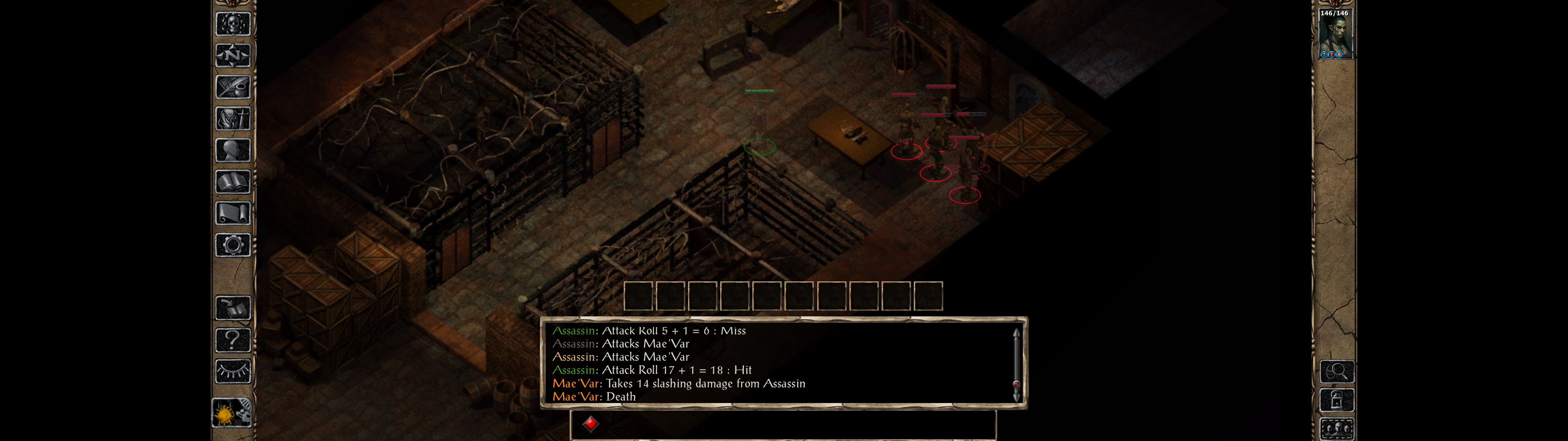The width and height of the screenshot is (1568, 441).
Task: Click the skull button atop the sidebar
Action: pyautogui.click(x=232, y=24)
